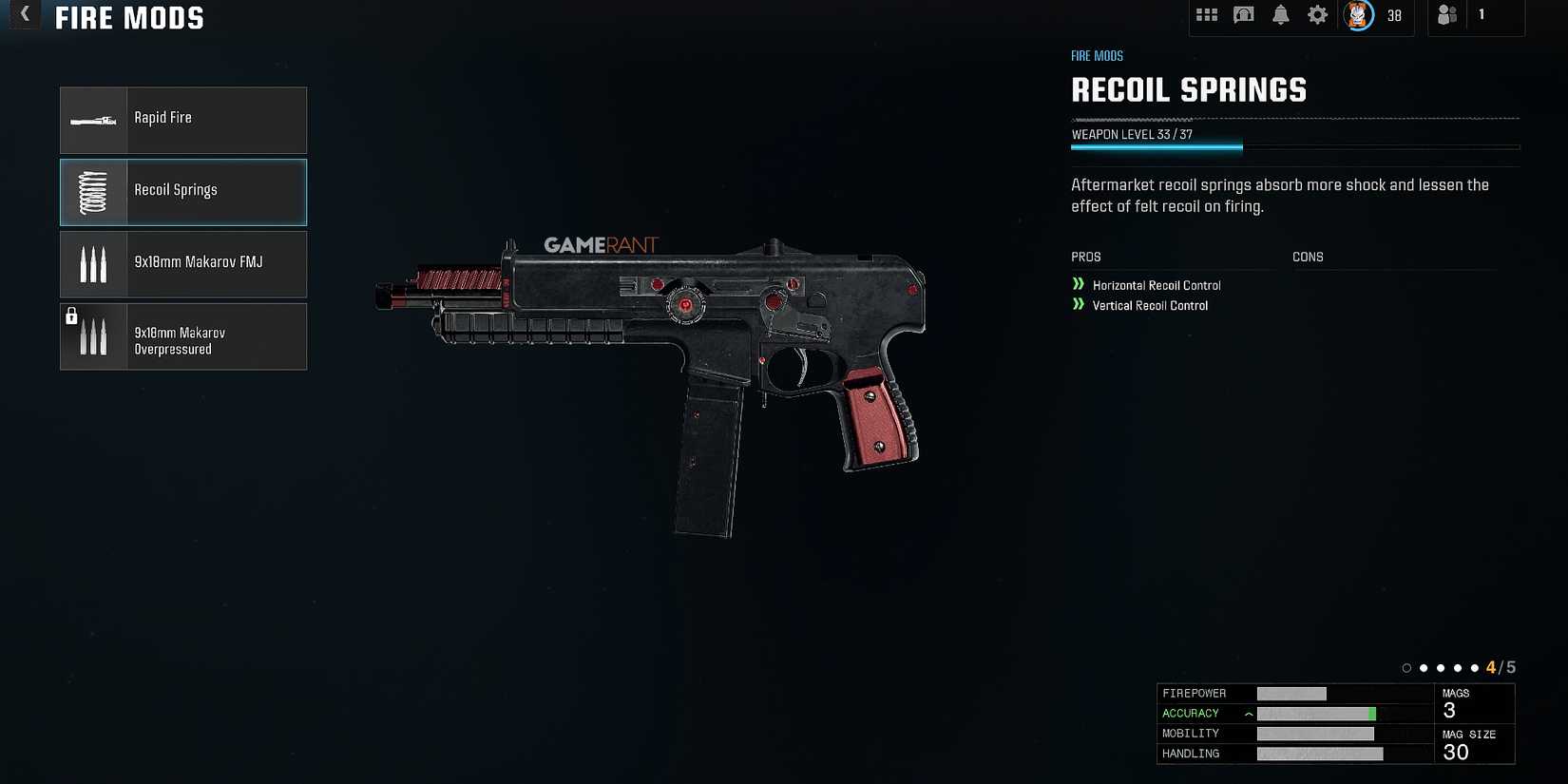1568x784 pixels.
Task: Select the first hollow page indicator dot
Action: 1406,667
